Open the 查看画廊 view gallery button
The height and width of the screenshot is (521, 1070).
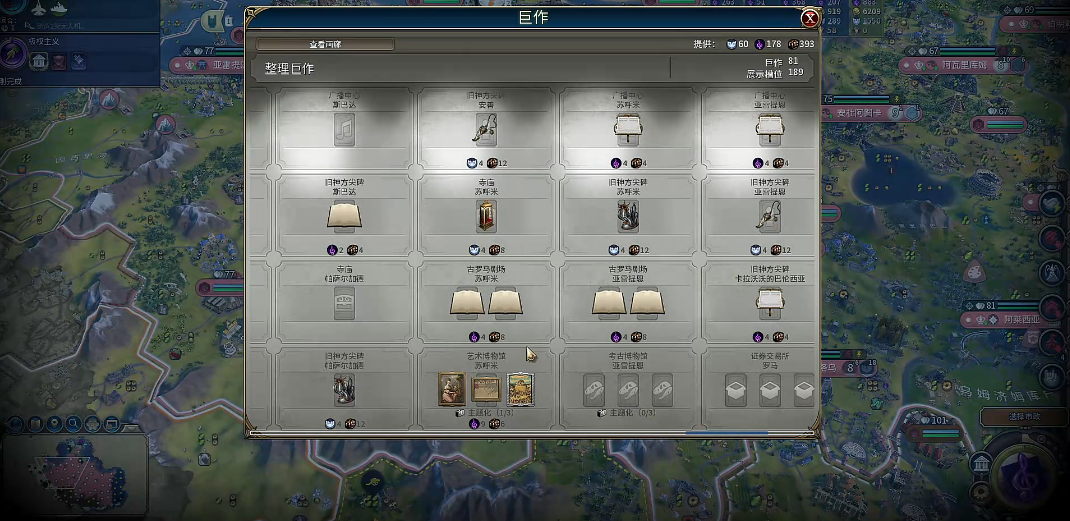(325, 44)
